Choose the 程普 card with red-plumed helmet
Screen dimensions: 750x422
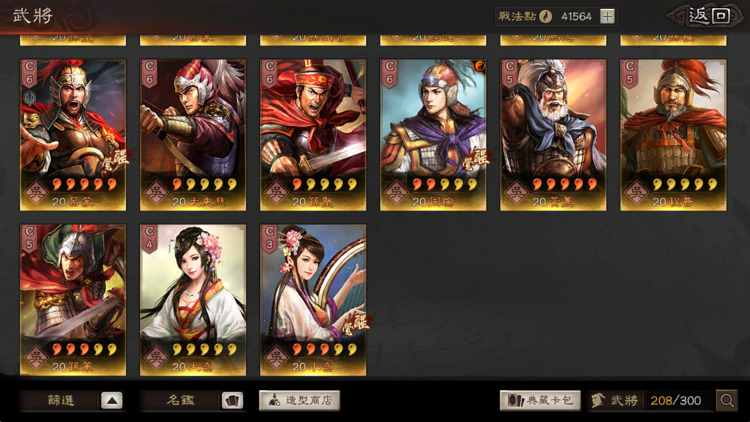pos(673,134)
